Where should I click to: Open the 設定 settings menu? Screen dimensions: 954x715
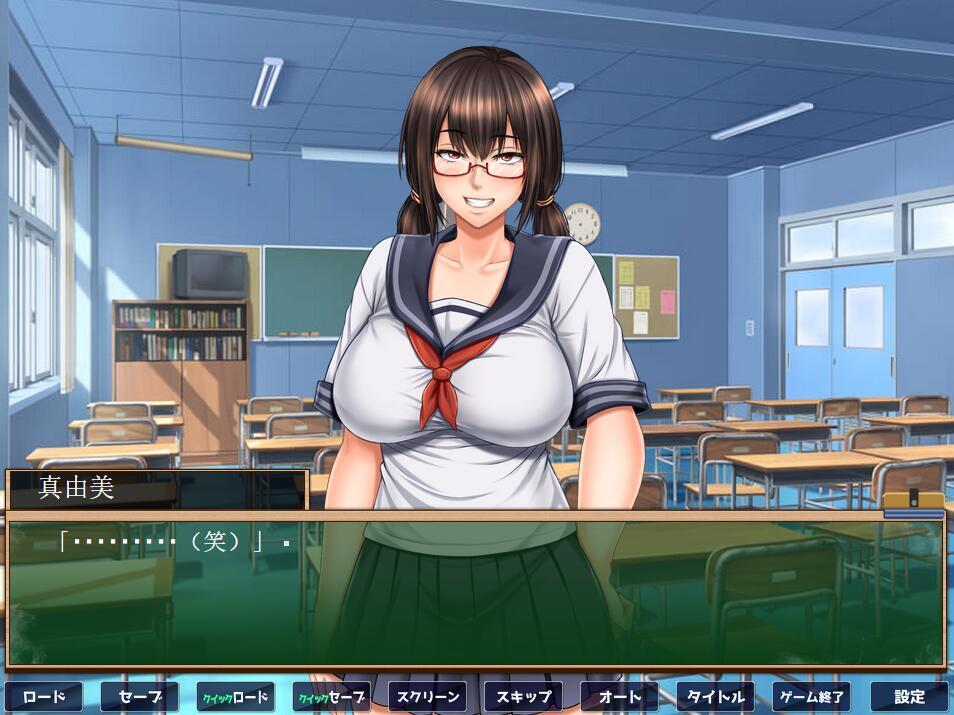coord(908,696)
